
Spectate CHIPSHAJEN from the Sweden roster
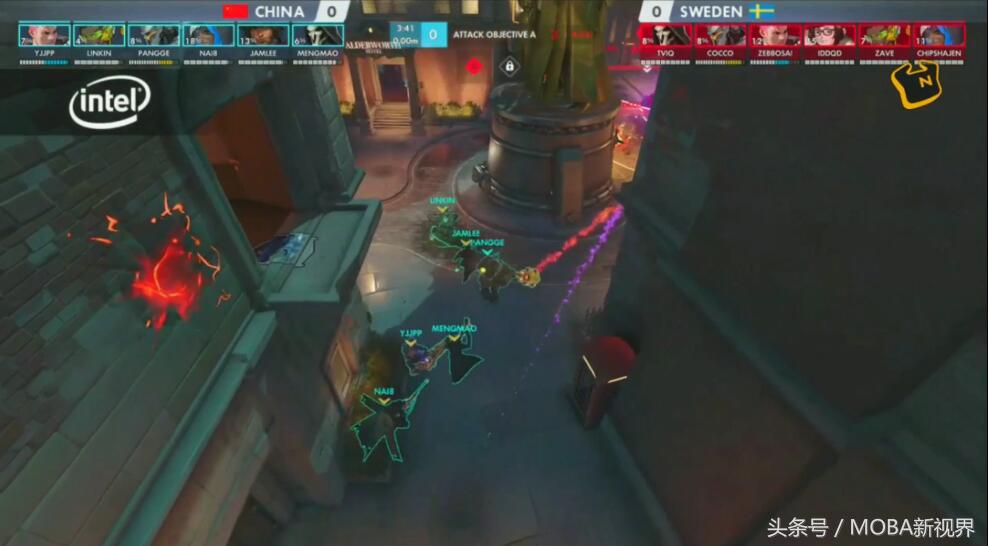939,36
